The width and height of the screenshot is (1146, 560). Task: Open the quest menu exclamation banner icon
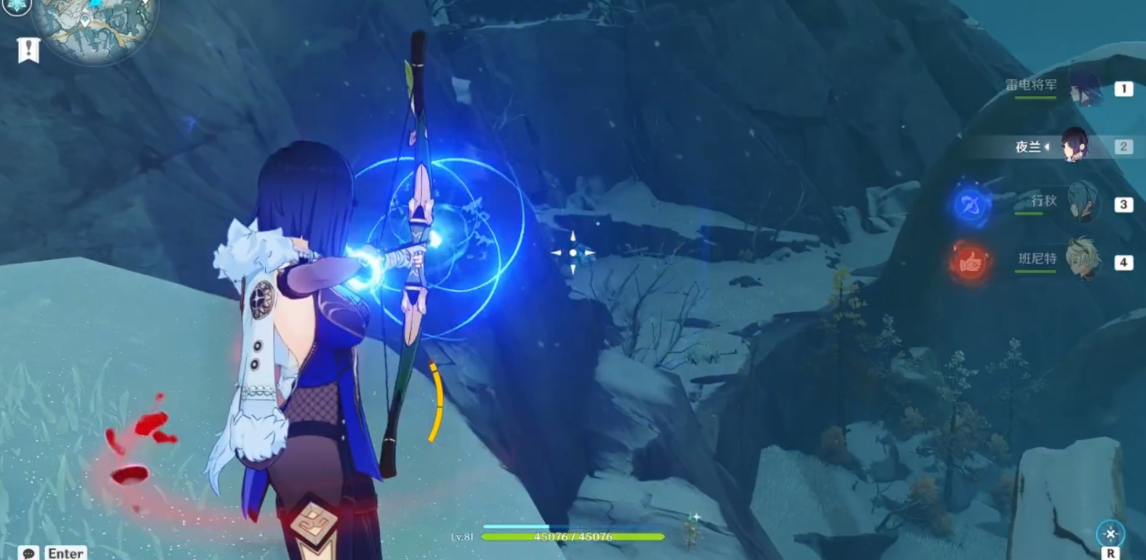29,49
